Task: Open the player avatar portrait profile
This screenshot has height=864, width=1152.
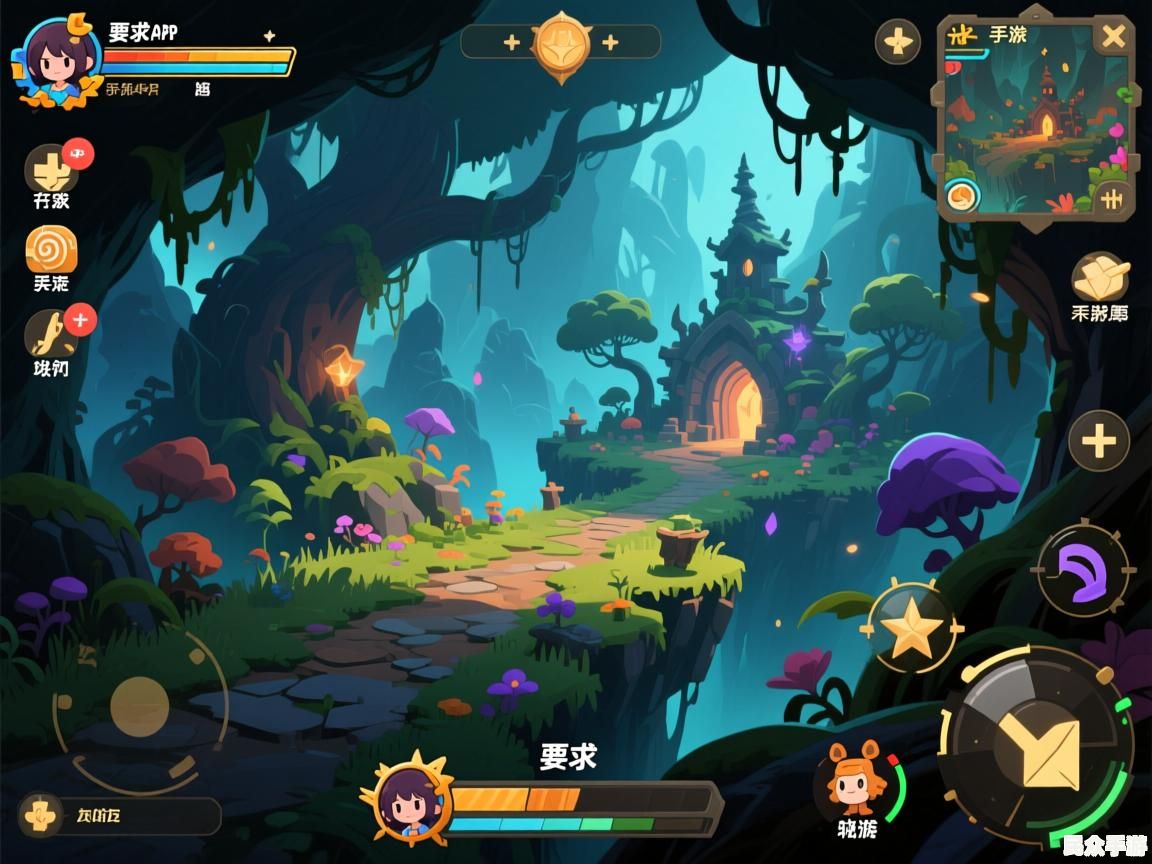Action: point(56,60)
